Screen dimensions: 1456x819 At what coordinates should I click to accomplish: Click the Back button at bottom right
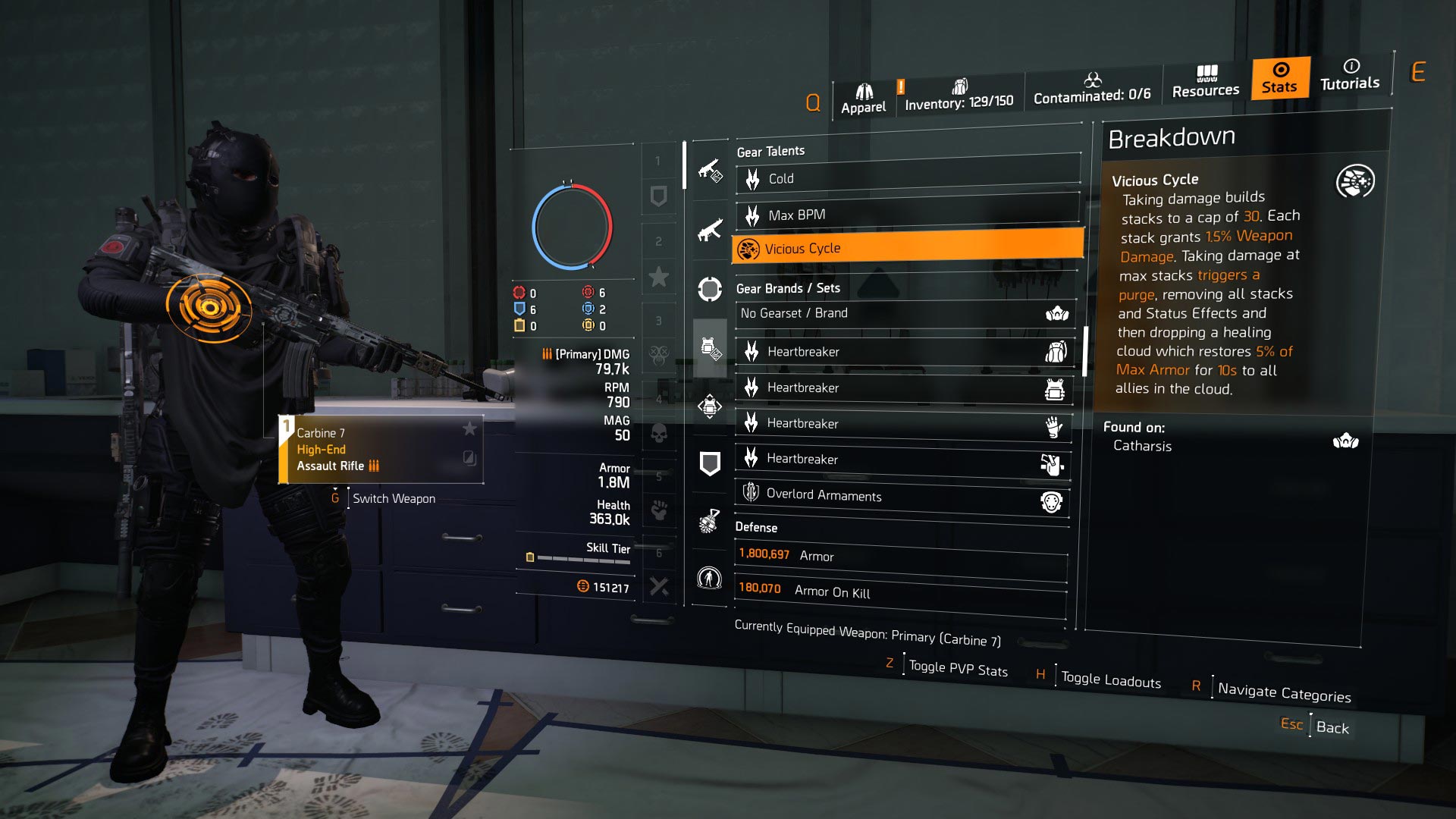(1332, 728)
